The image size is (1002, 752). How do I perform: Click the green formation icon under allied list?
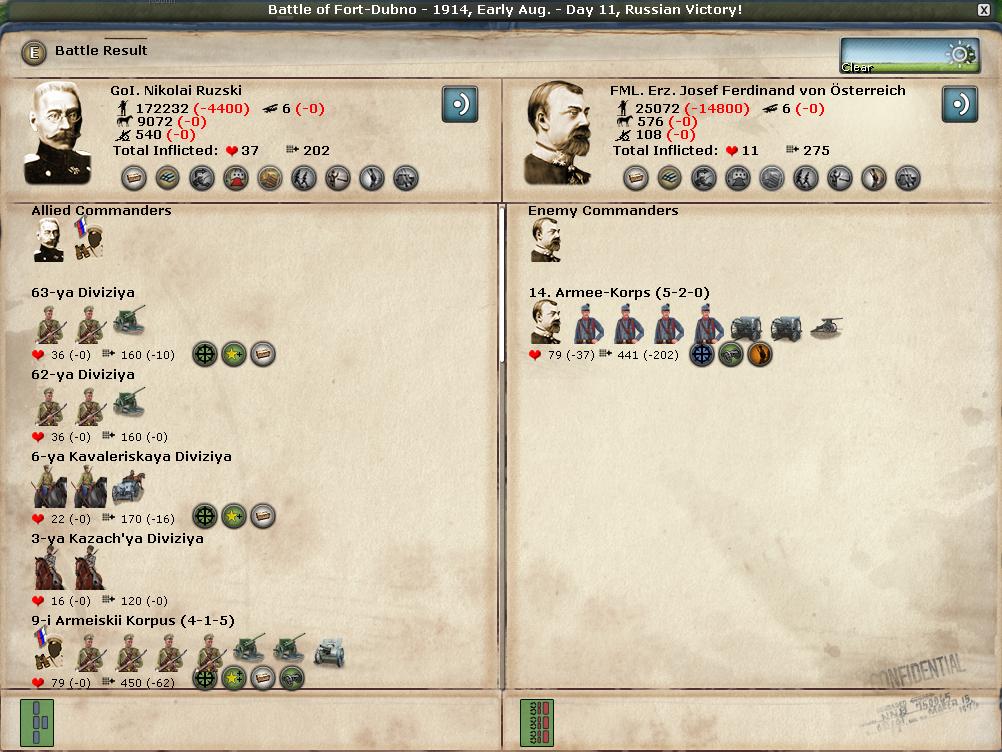click(x=37, y=722)
